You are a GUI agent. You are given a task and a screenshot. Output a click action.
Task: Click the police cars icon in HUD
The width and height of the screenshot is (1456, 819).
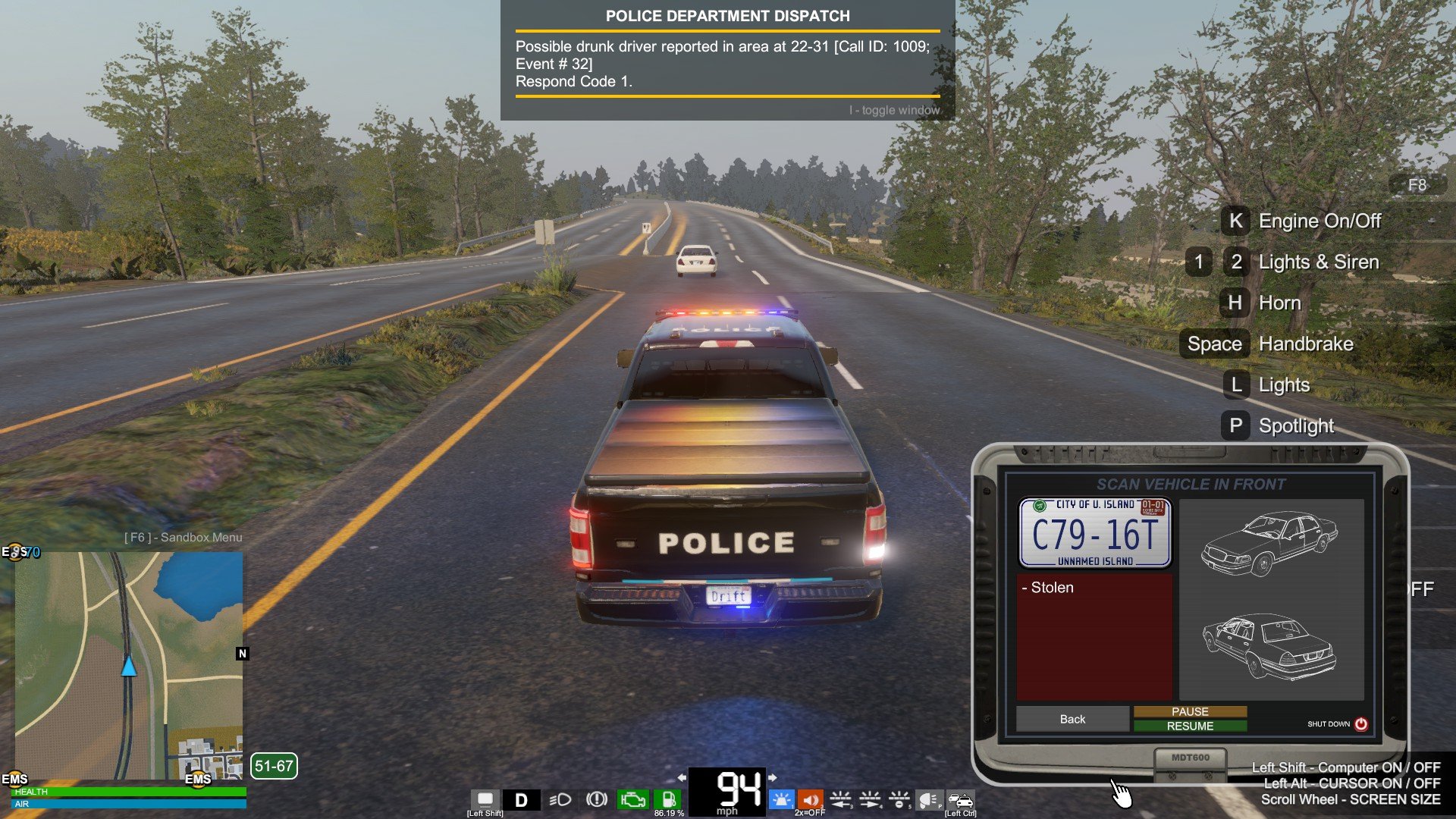(x=960, y=799)
